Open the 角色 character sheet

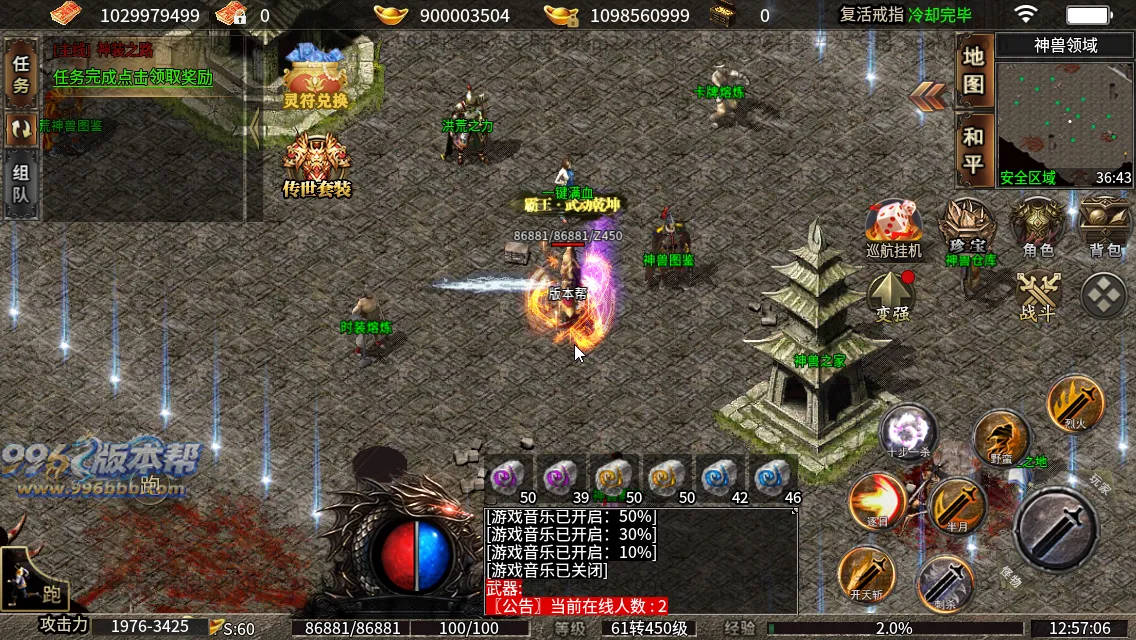coord(1038,226)
